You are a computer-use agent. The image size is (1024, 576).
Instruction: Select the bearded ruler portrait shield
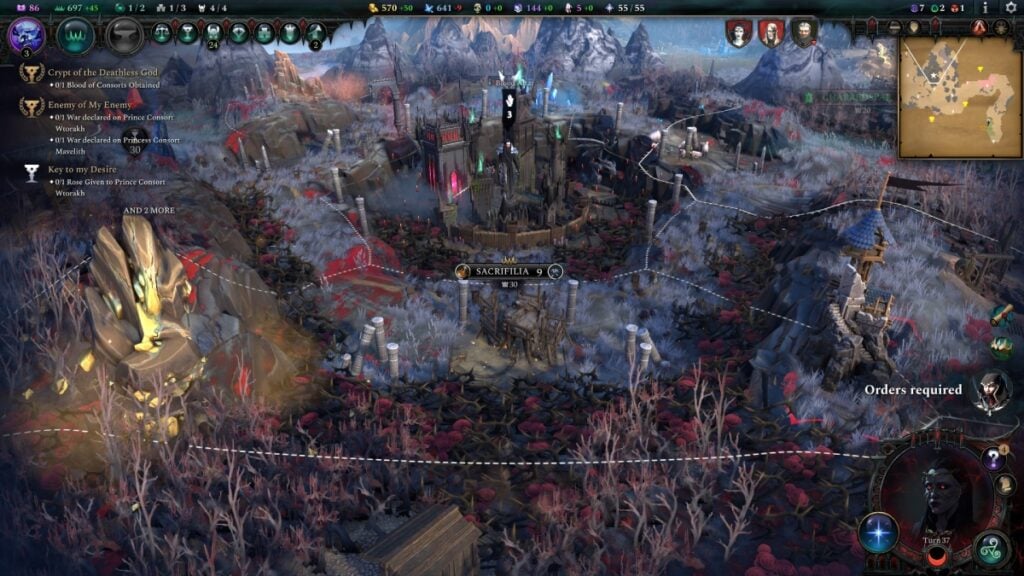[804, 33]
